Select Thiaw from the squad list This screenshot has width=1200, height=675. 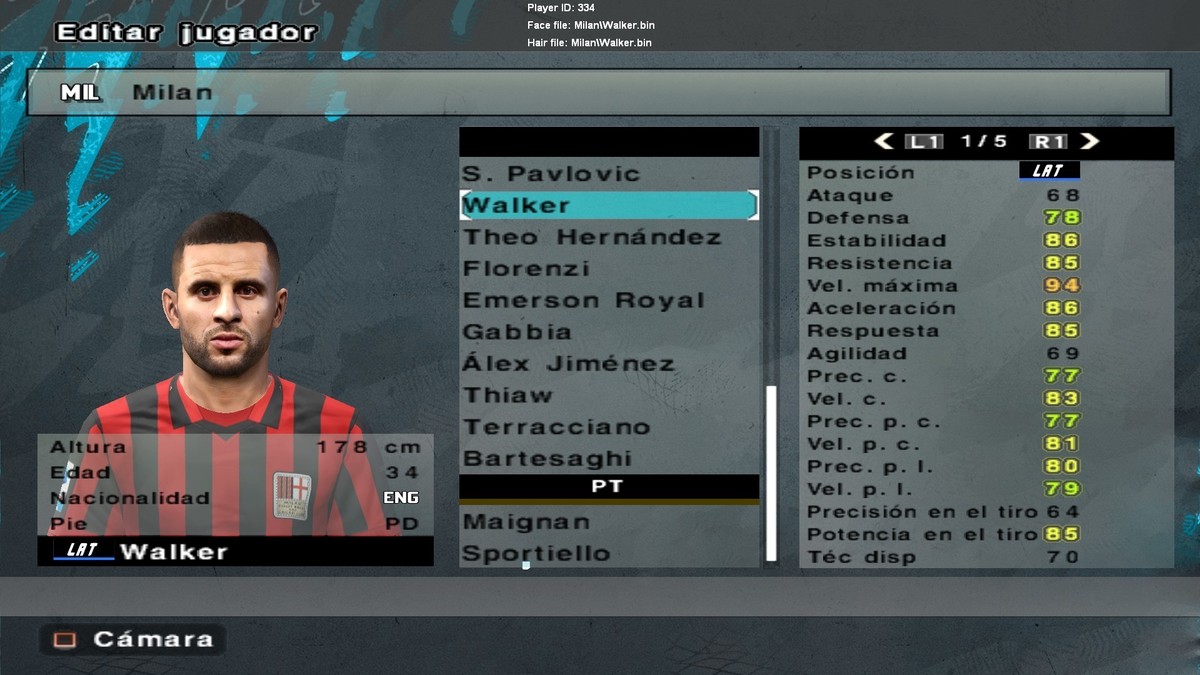click(507, 396)
